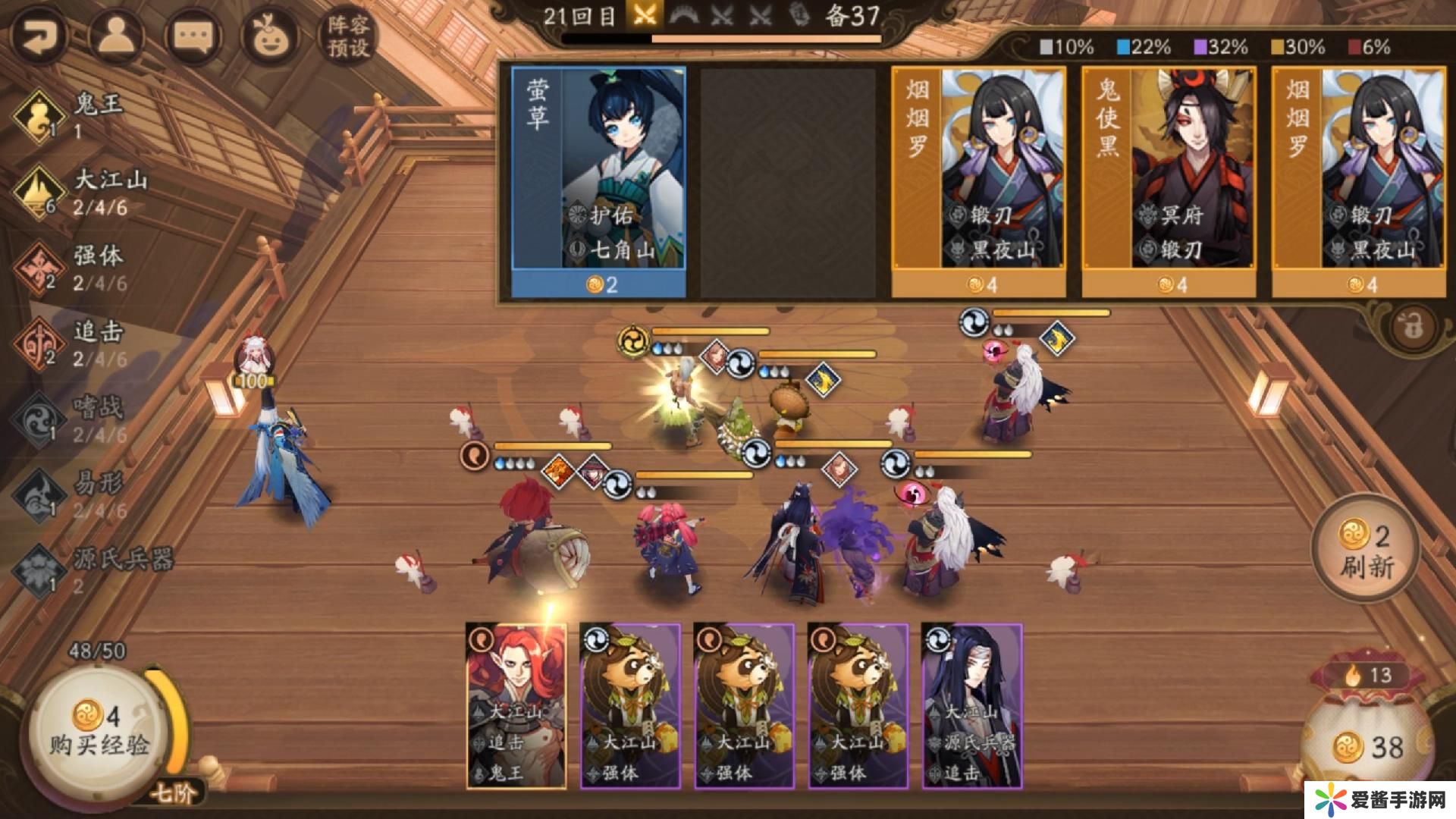This screenshot has height=819, width=1456.
Task: Buy the 鬼使黑 shop card
Action: (1168, 180)
